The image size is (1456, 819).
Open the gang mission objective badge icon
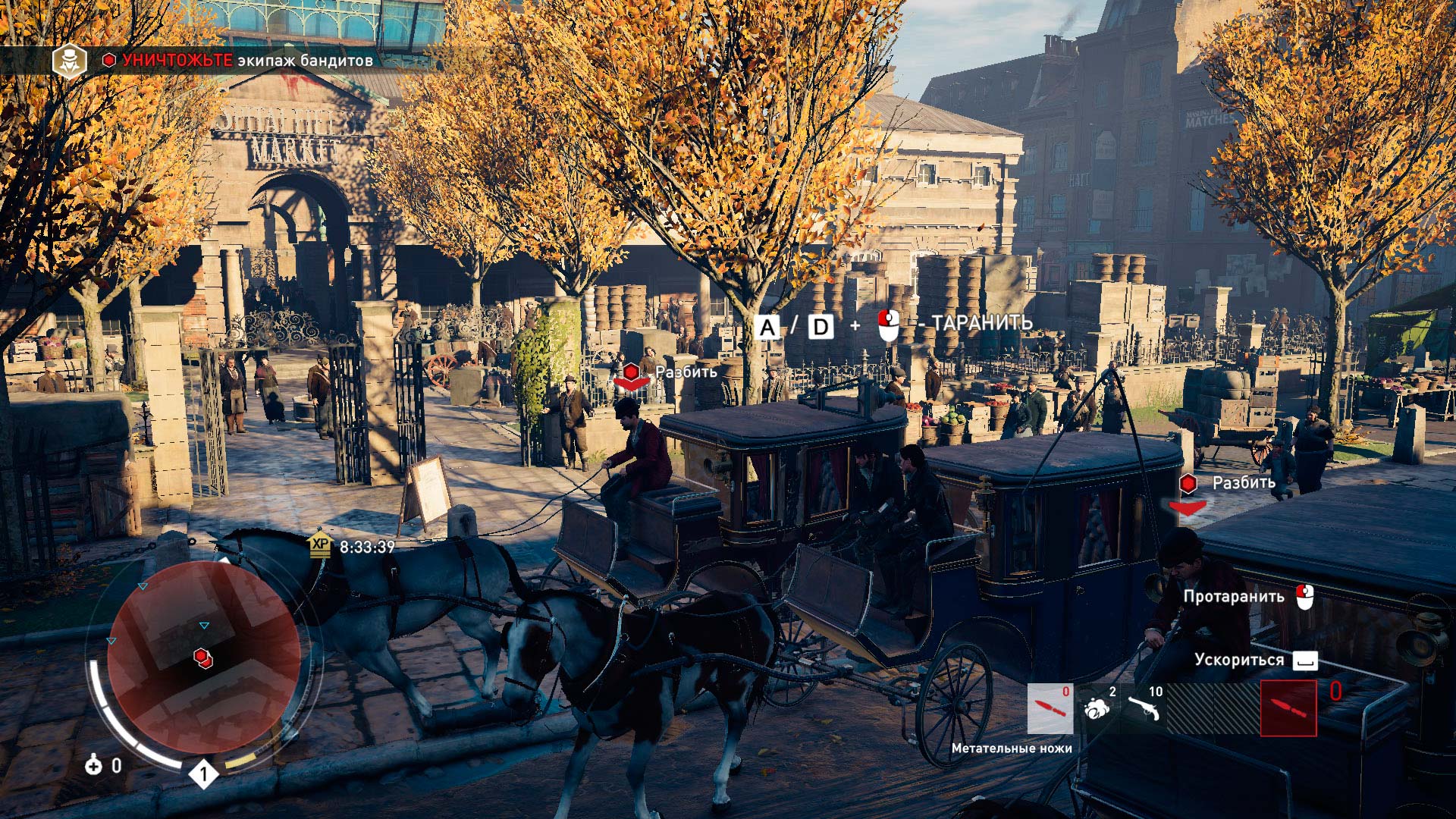(x=69, y=61)
